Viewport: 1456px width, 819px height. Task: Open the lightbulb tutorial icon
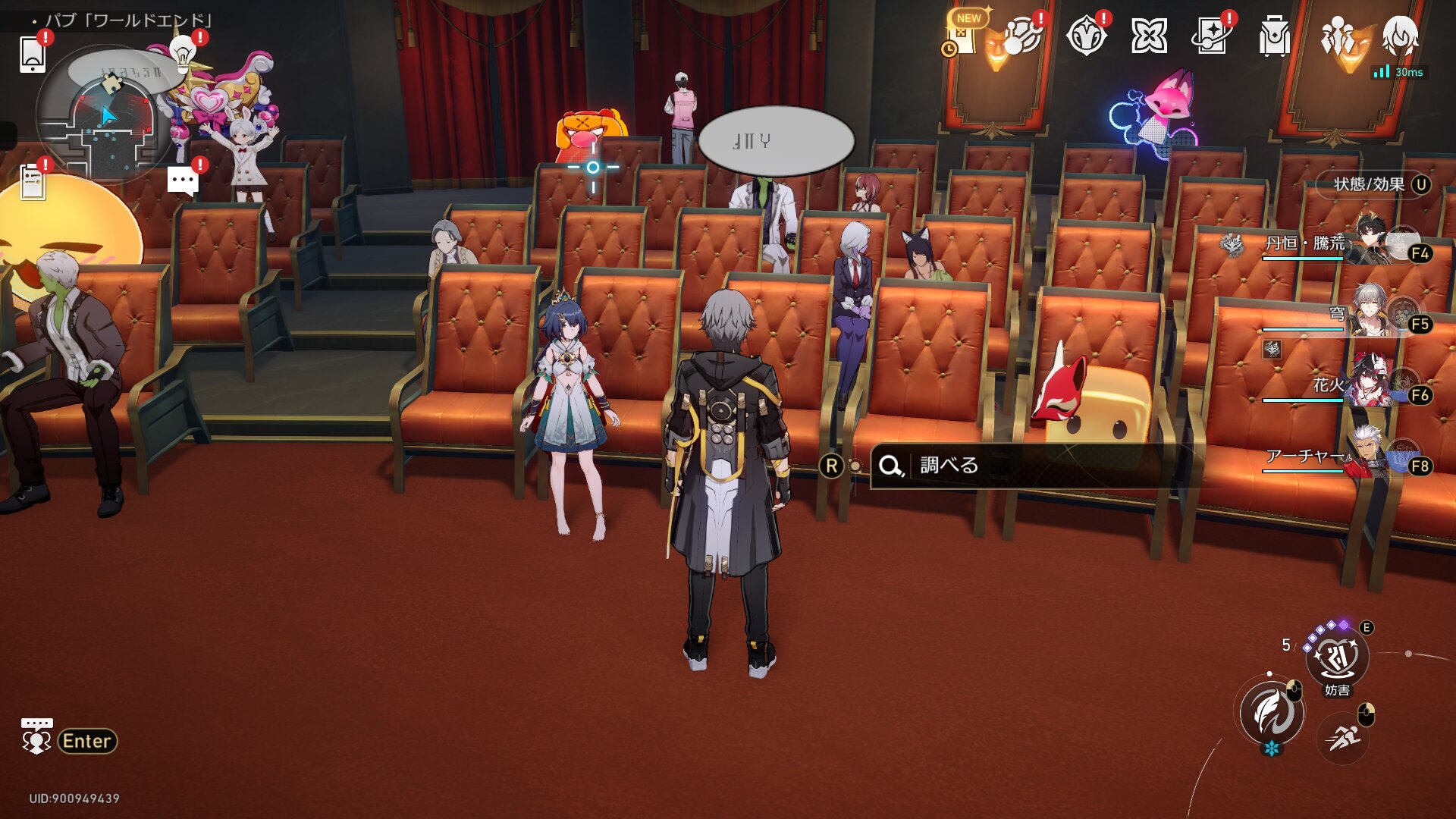click(182, 52)
